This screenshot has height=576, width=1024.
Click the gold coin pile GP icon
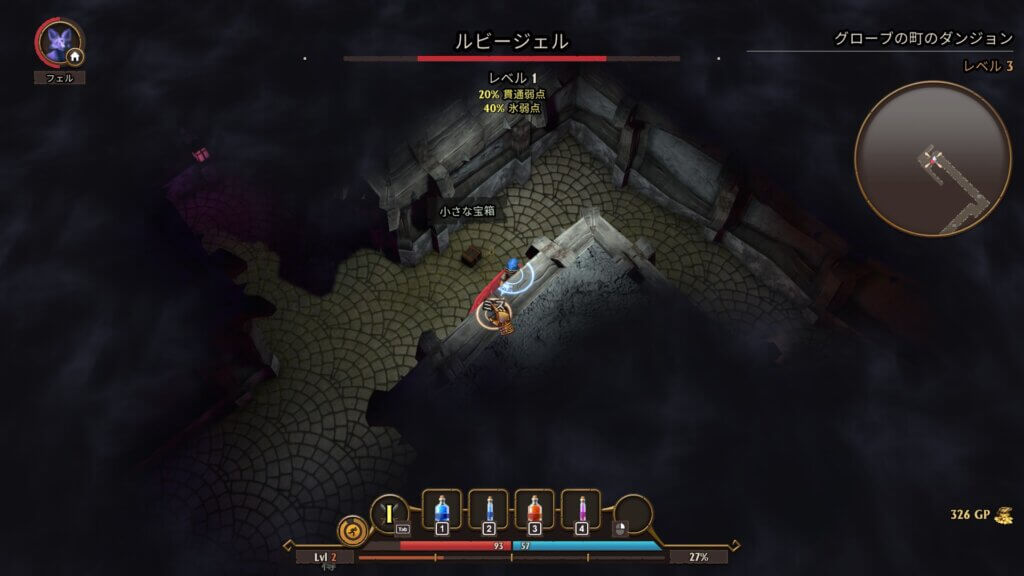click(1003, 515)
